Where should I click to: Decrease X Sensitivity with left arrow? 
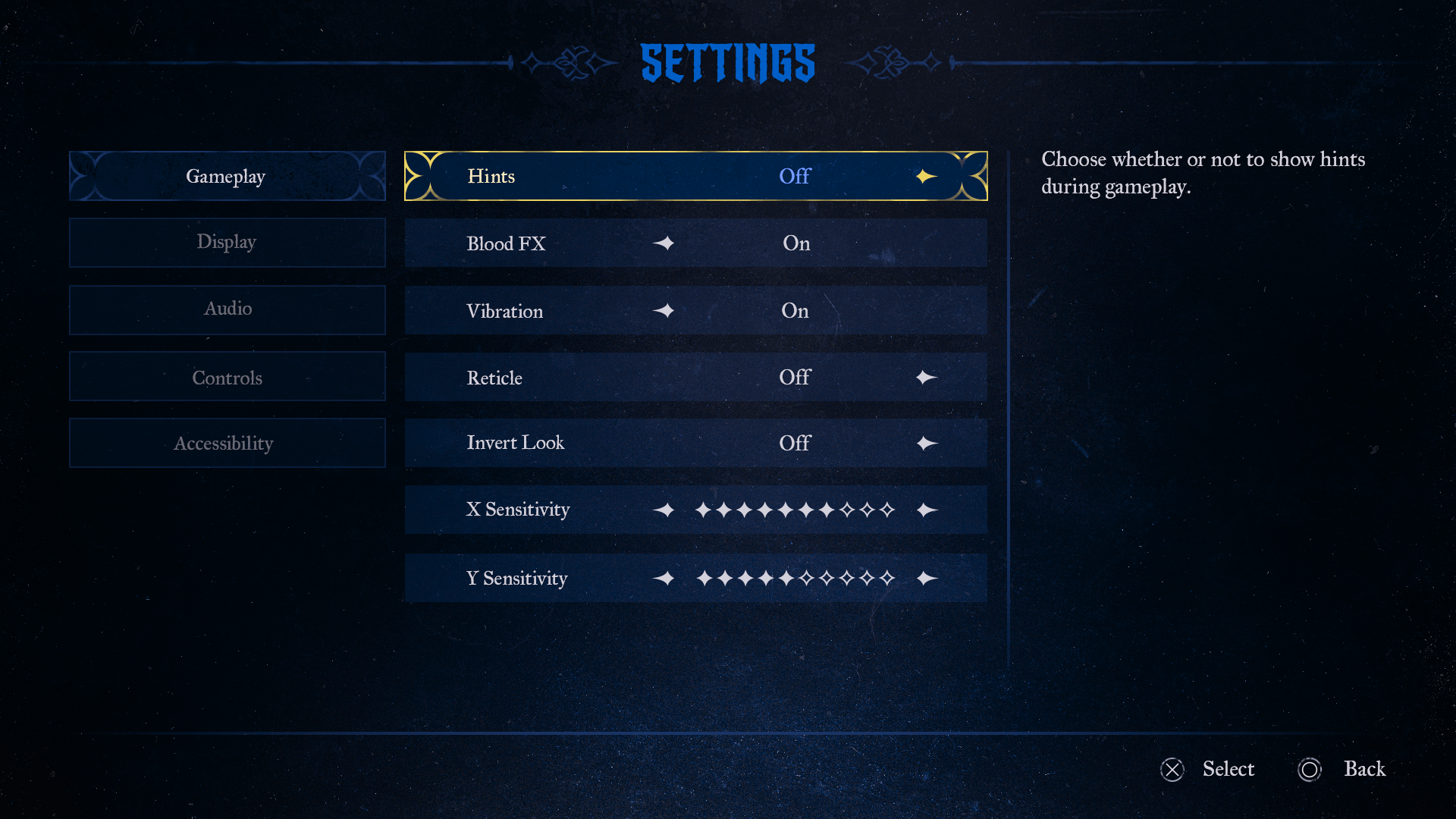[664, 510]
